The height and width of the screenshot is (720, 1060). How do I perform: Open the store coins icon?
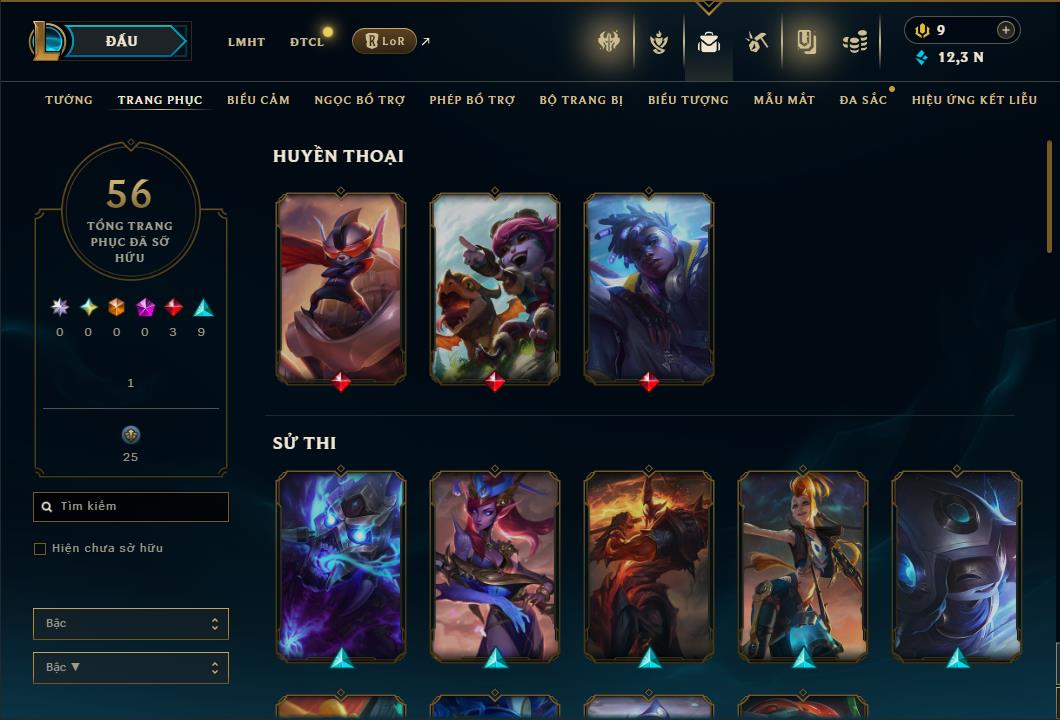click(854, 42)
